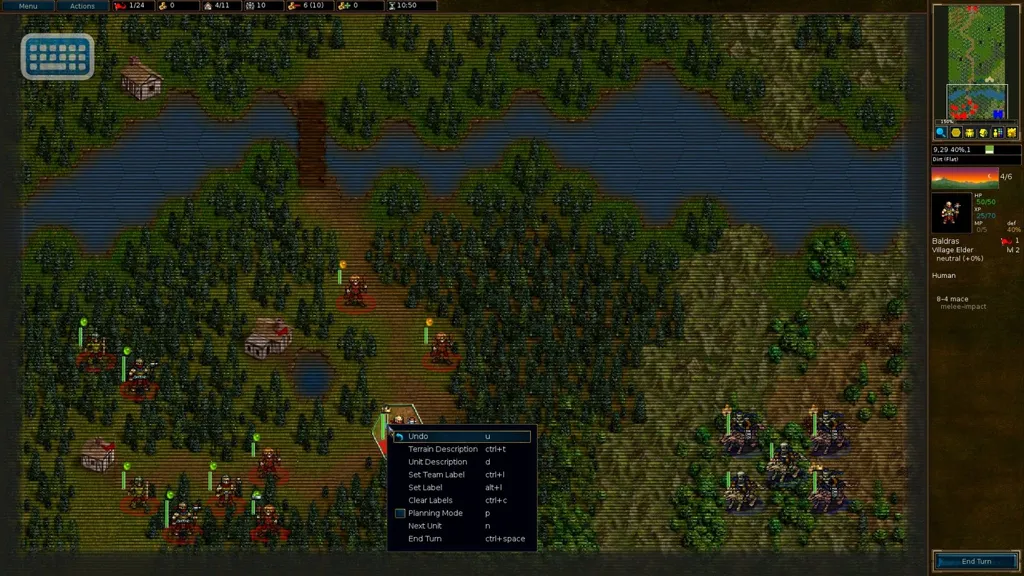The height and width of the screenshot is (576, 1024).
Task: Click the magnifying glass zoom button
Action: 941,132
